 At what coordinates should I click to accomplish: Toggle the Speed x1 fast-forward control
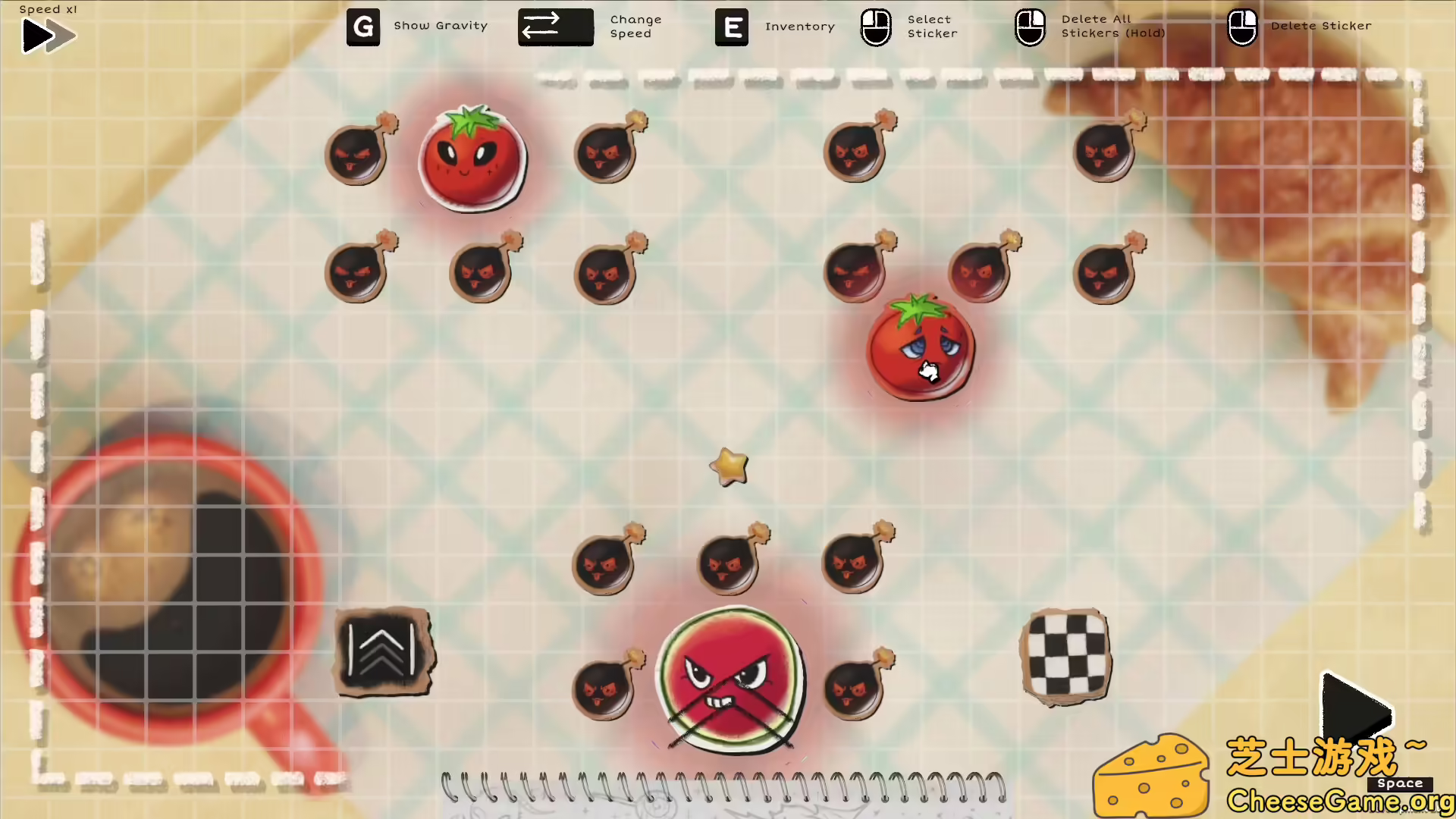pos(47,35)
